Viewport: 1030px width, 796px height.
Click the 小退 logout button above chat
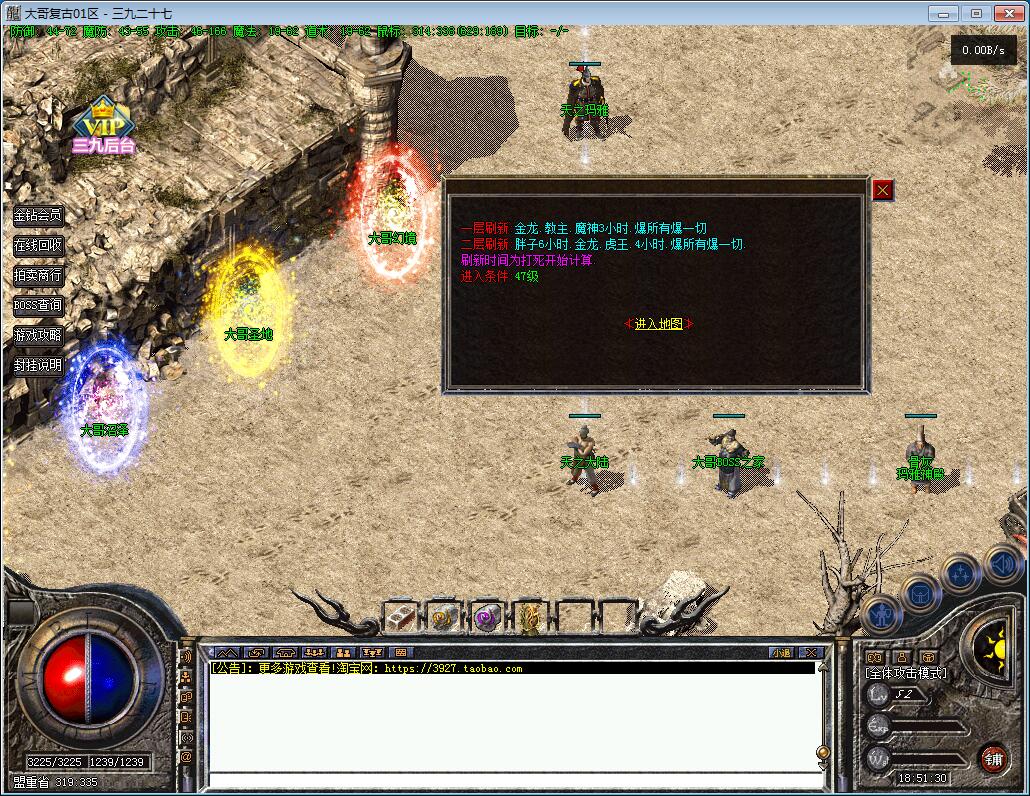781,653
